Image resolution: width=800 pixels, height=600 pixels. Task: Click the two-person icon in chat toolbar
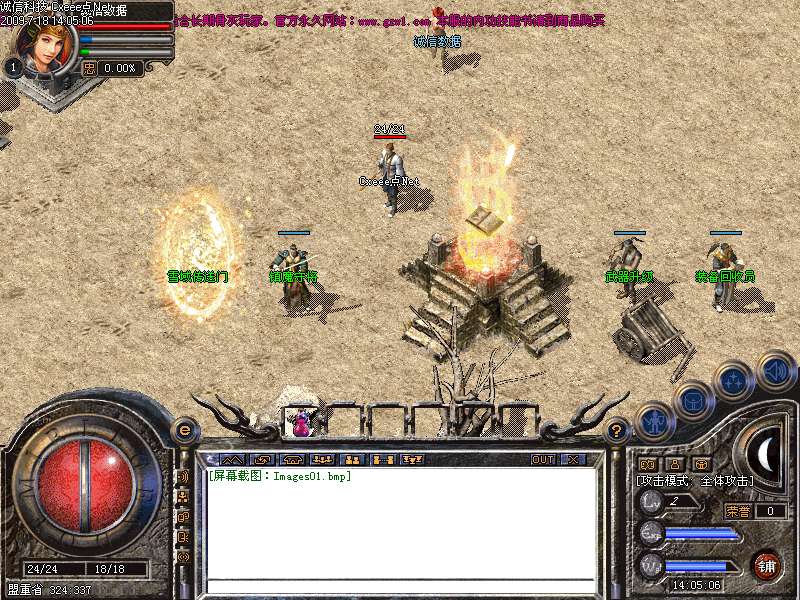coord(352,459)
